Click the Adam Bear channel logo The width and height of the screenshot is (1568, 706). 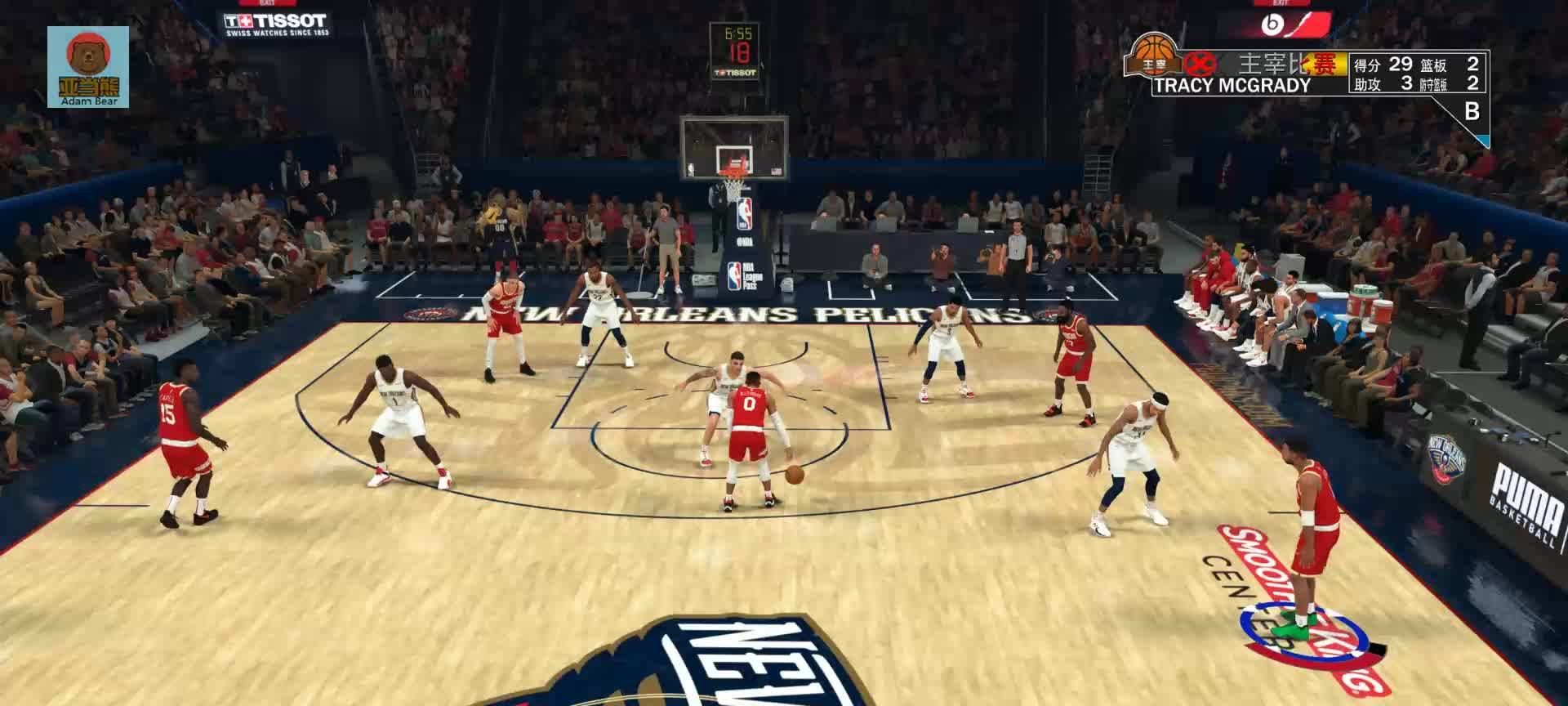pyautogui.click(x=88, y=66)
